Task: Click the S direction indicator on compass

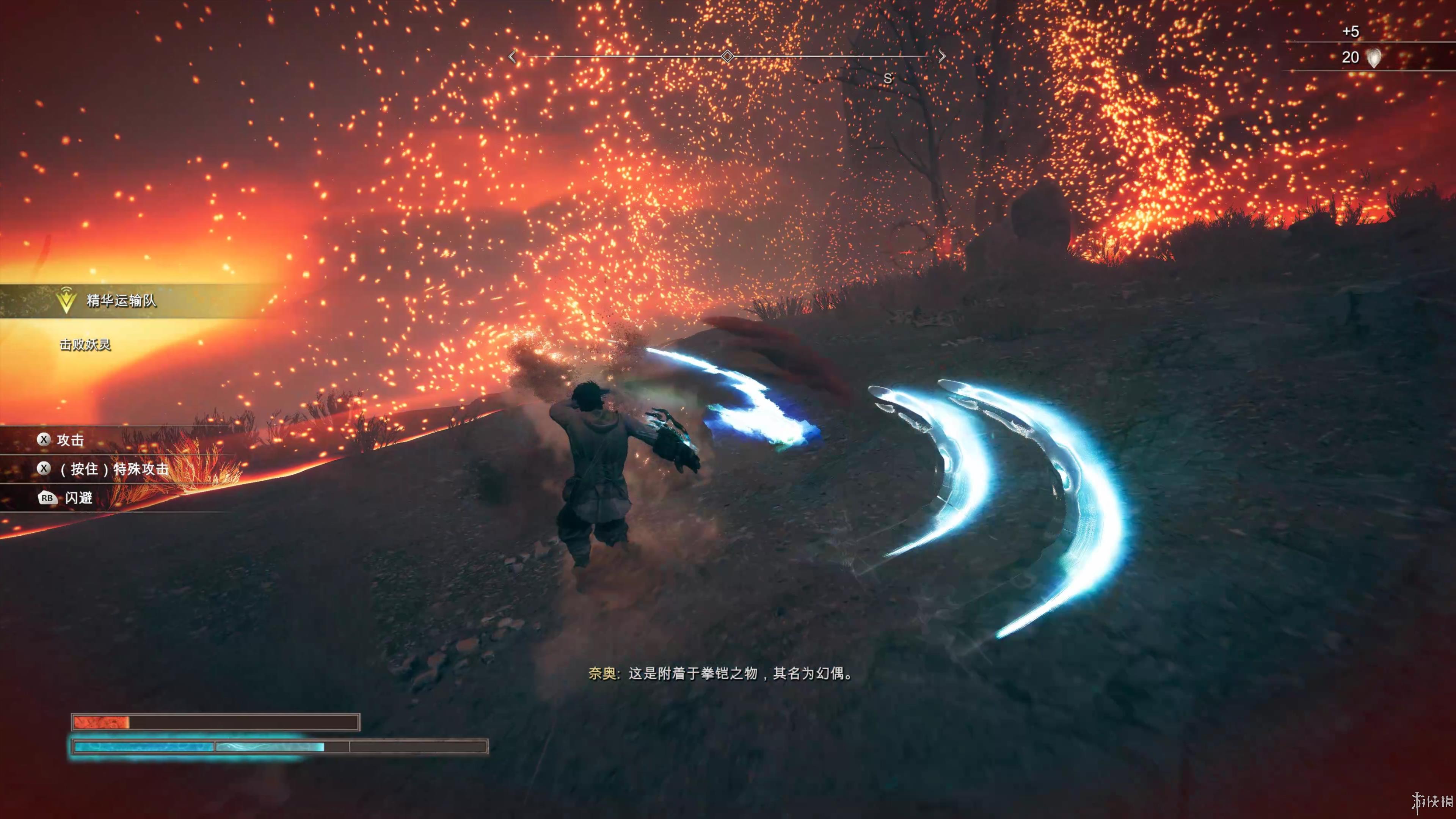Action: [x=888, y=78]
